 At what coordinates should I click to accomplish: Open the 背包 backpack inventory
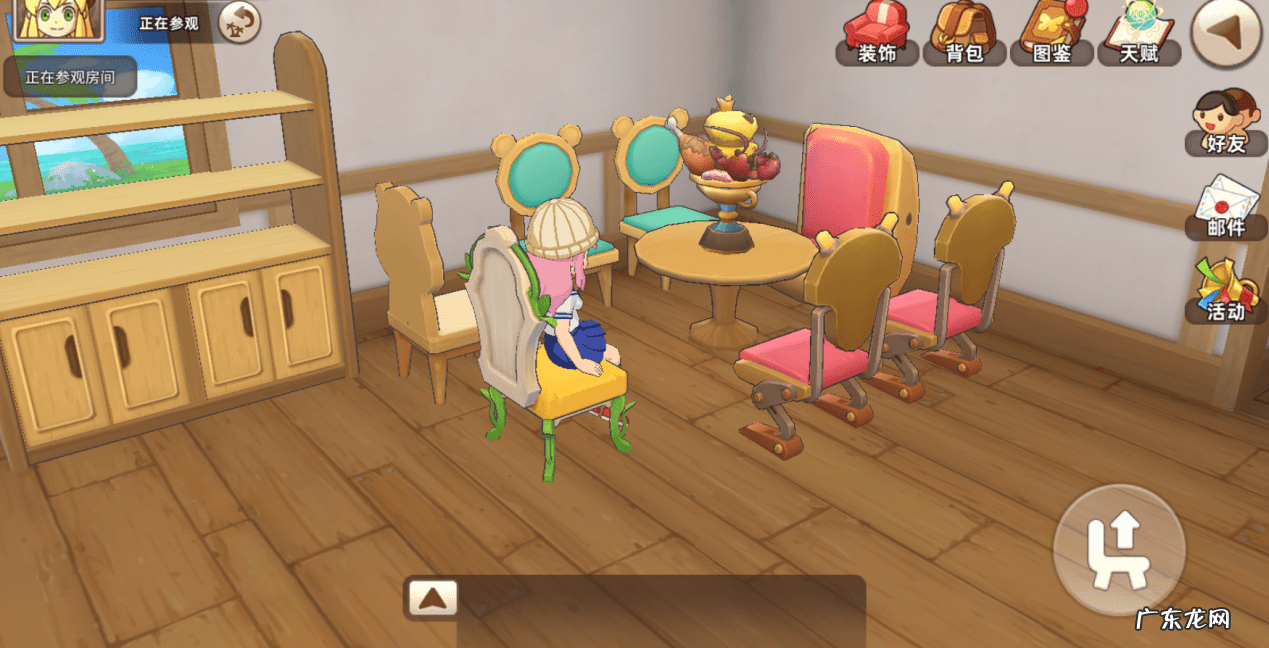pos(964,34)
